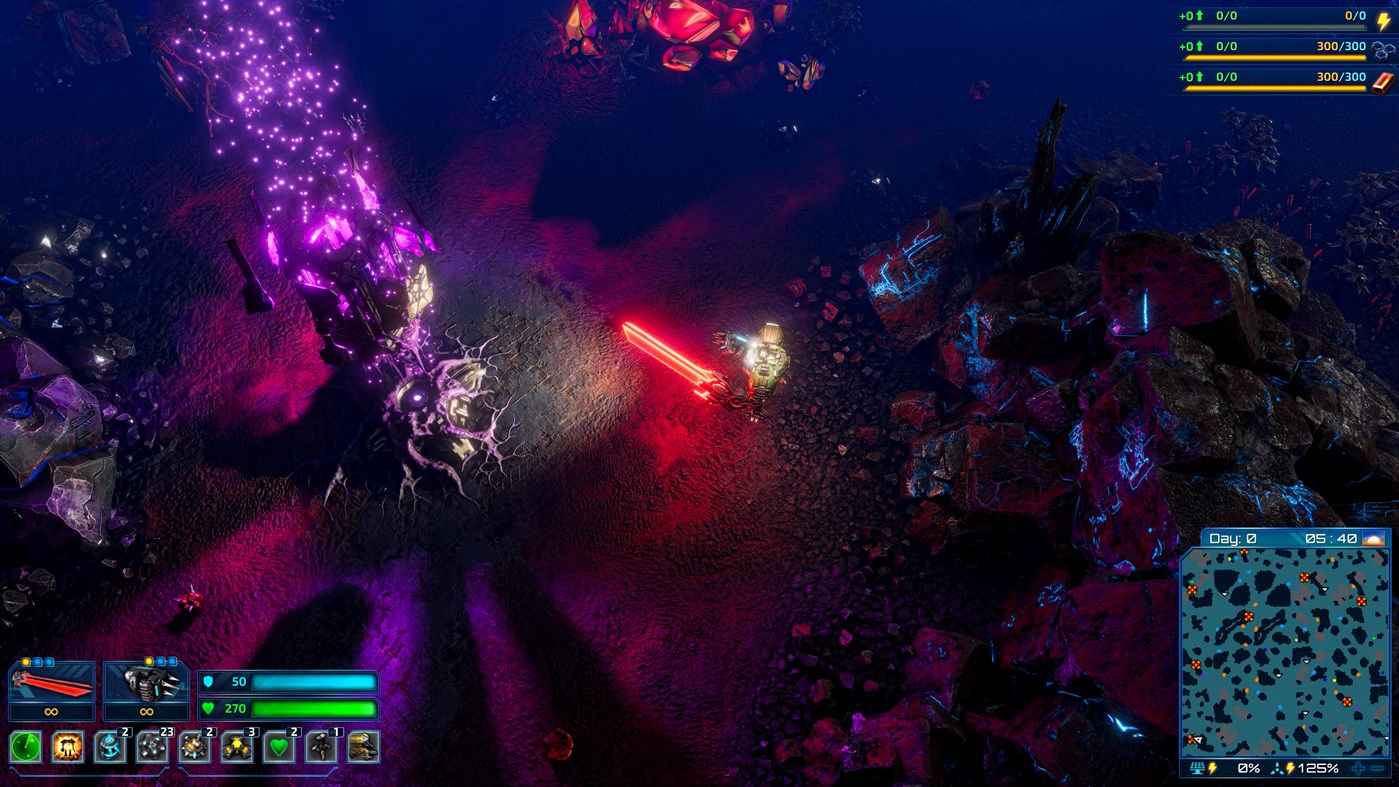Image resolution: width=1399 pixels, height=787 pixels.
Task: Pick the rolling mine ball with 23 charges
Action: click(x=153, y=749)
